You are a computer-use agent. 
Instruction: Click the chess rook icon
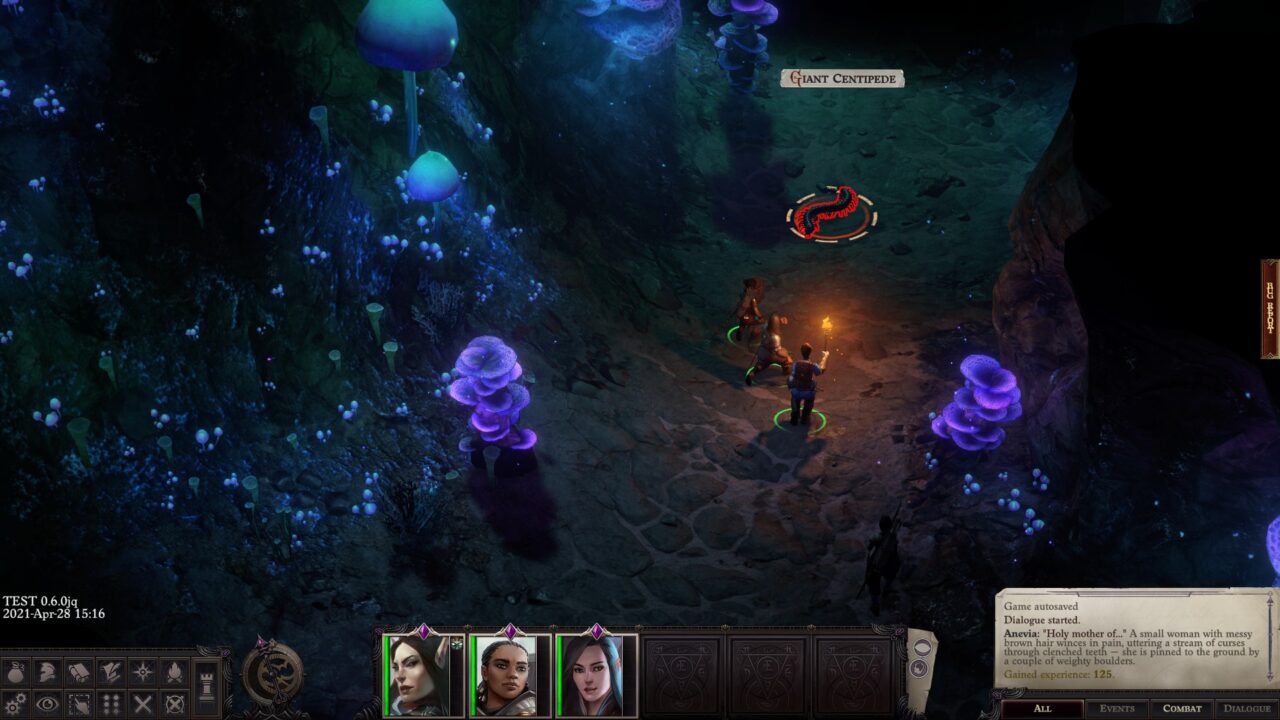click(x=206, y=688)
